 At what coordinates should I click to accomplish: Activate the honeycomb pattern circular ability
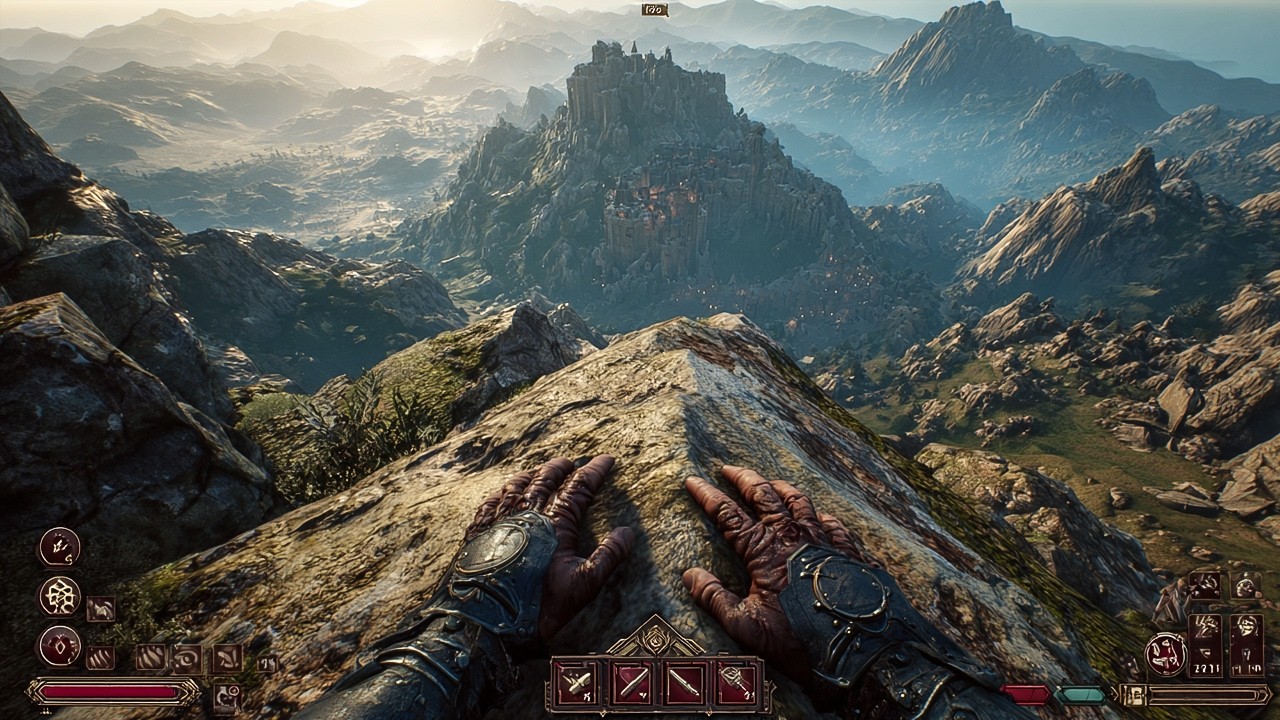59,596
